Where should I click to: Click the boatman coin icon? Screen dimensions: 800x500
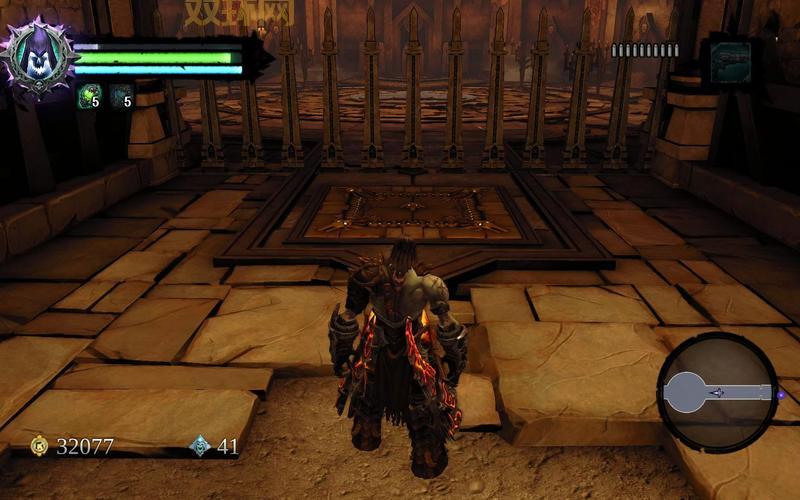point(200,446)
